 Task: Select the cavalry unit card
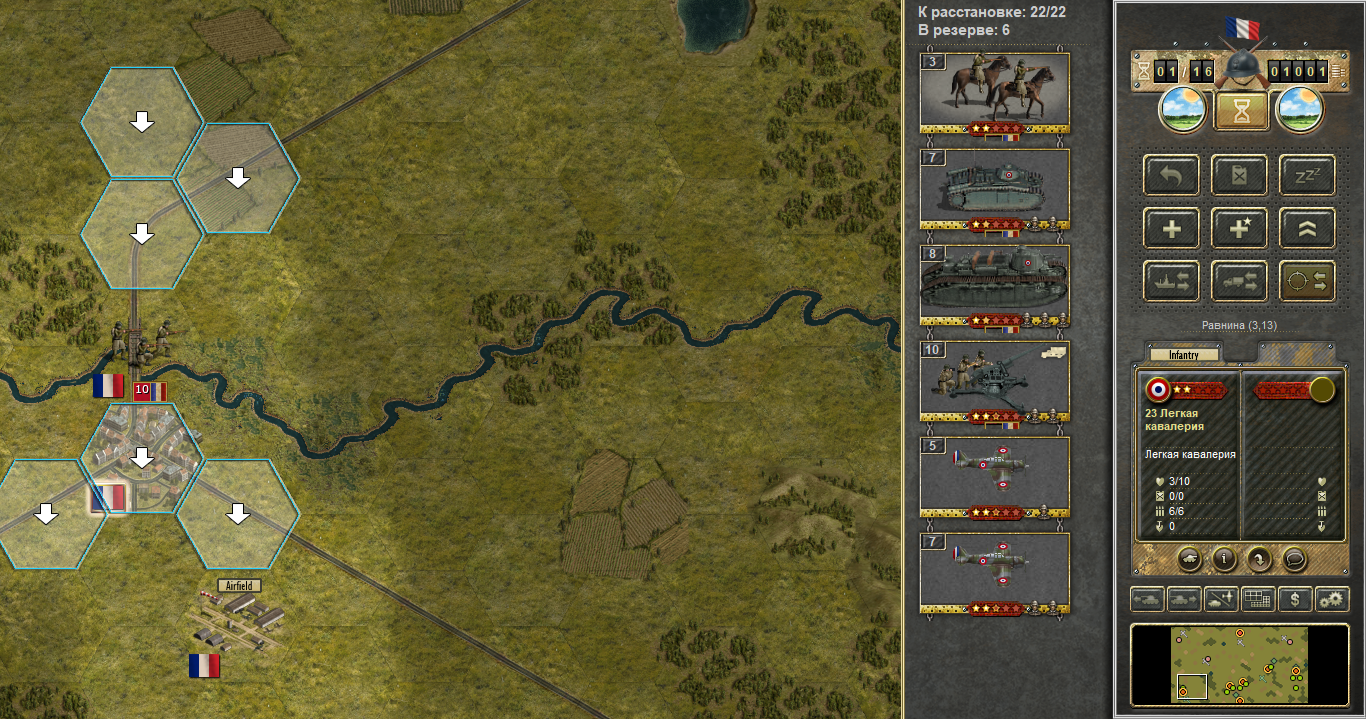[994, 90]
